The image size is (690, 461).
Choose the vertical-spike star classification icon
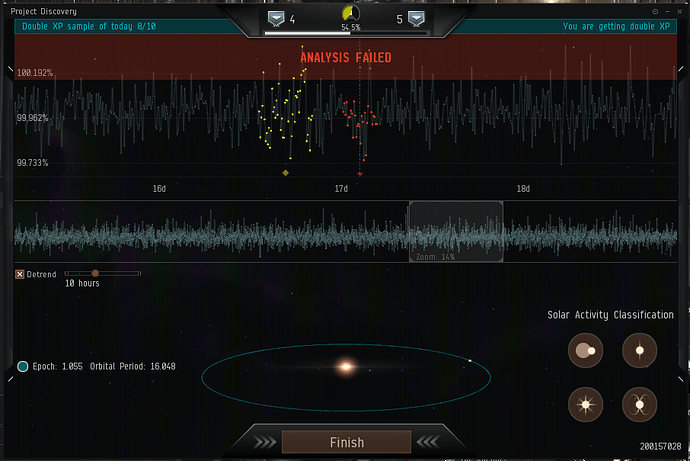638,350
